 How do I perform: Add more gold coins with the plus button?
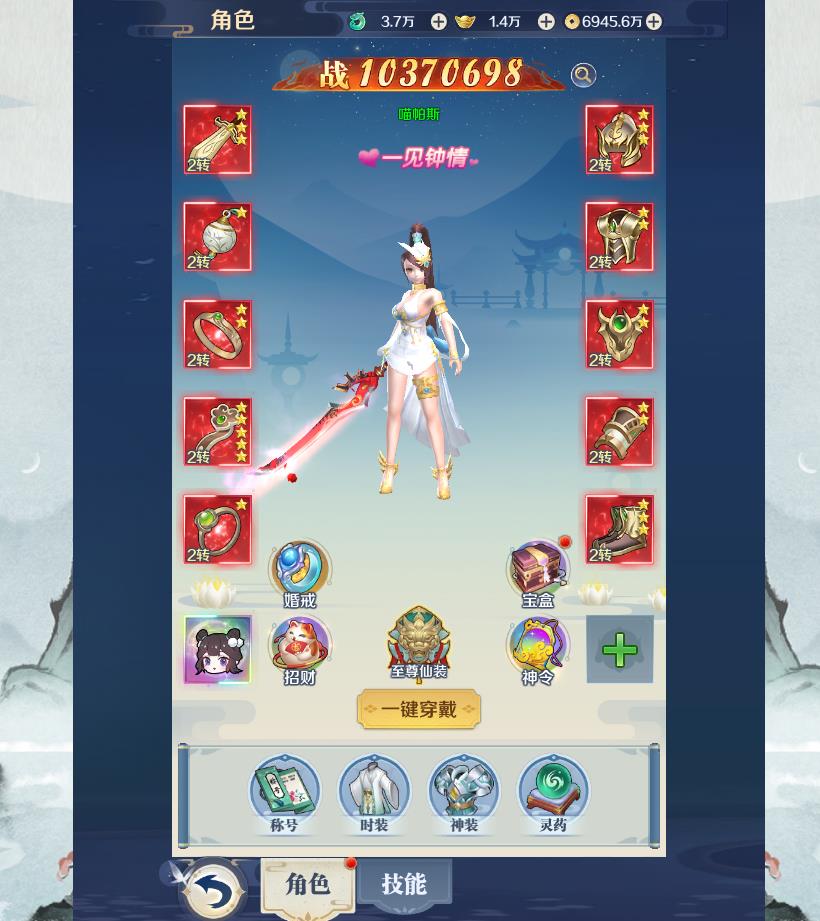pos(653,21)
